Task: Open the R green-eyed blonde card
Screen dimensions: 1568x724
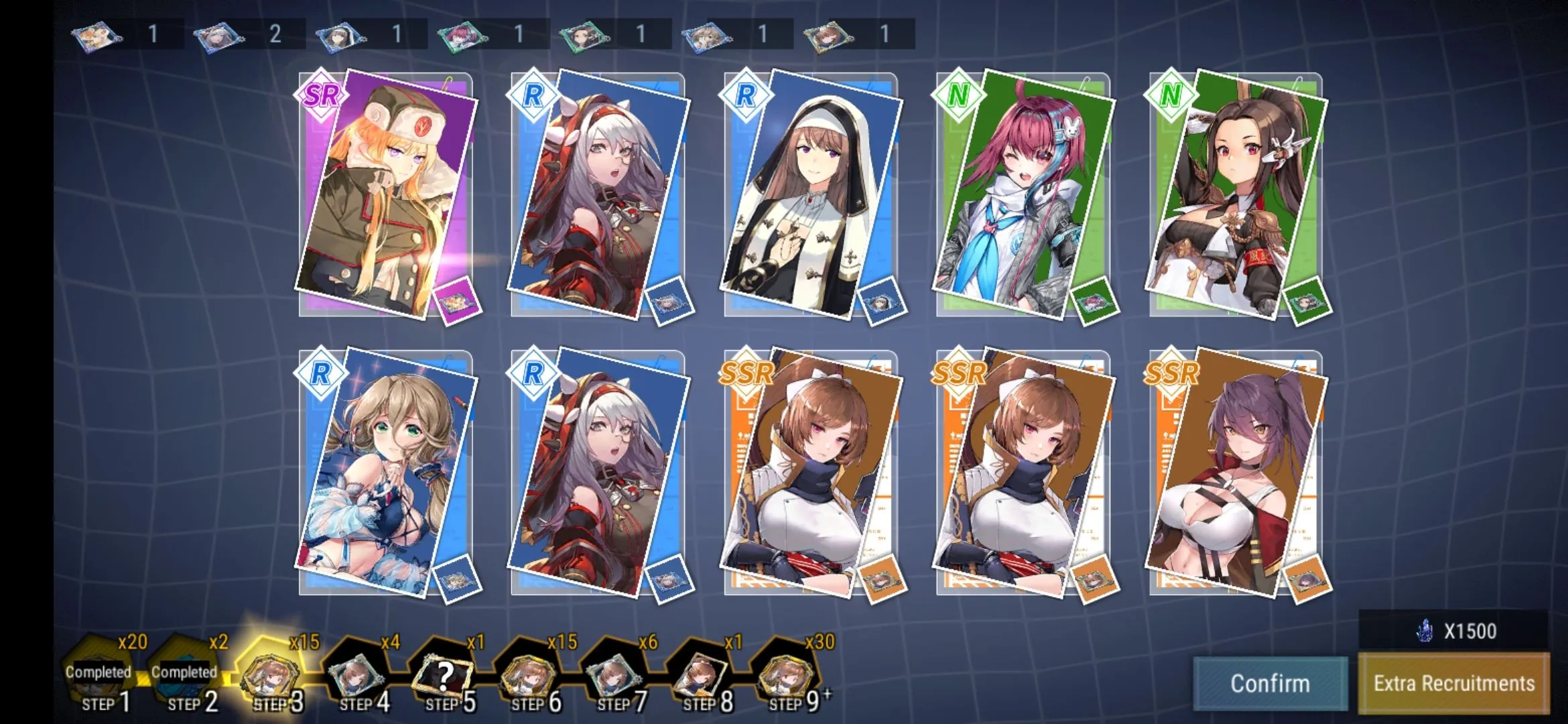Action: coord(387,473)
